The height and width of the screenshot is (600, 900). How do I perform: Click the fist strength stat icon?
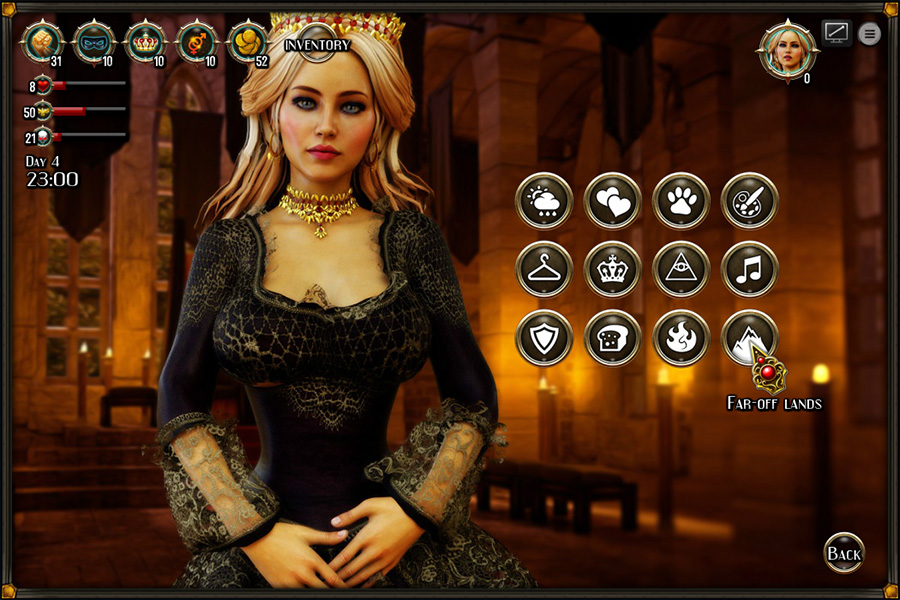(x=43, y=41)
